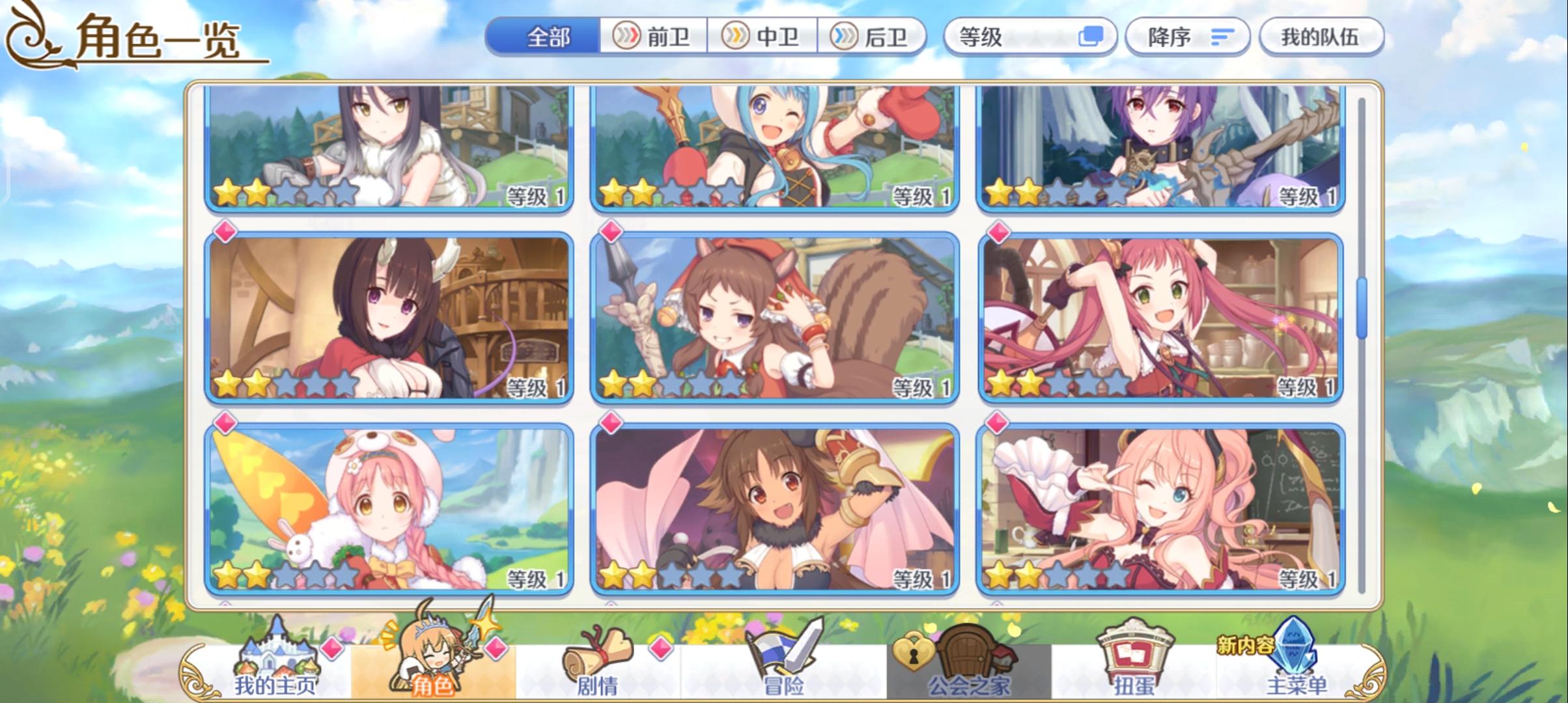Toggle the 后卫 rear-guard filter
Viewport: 1568px width, 703px height.
[868, 36]
